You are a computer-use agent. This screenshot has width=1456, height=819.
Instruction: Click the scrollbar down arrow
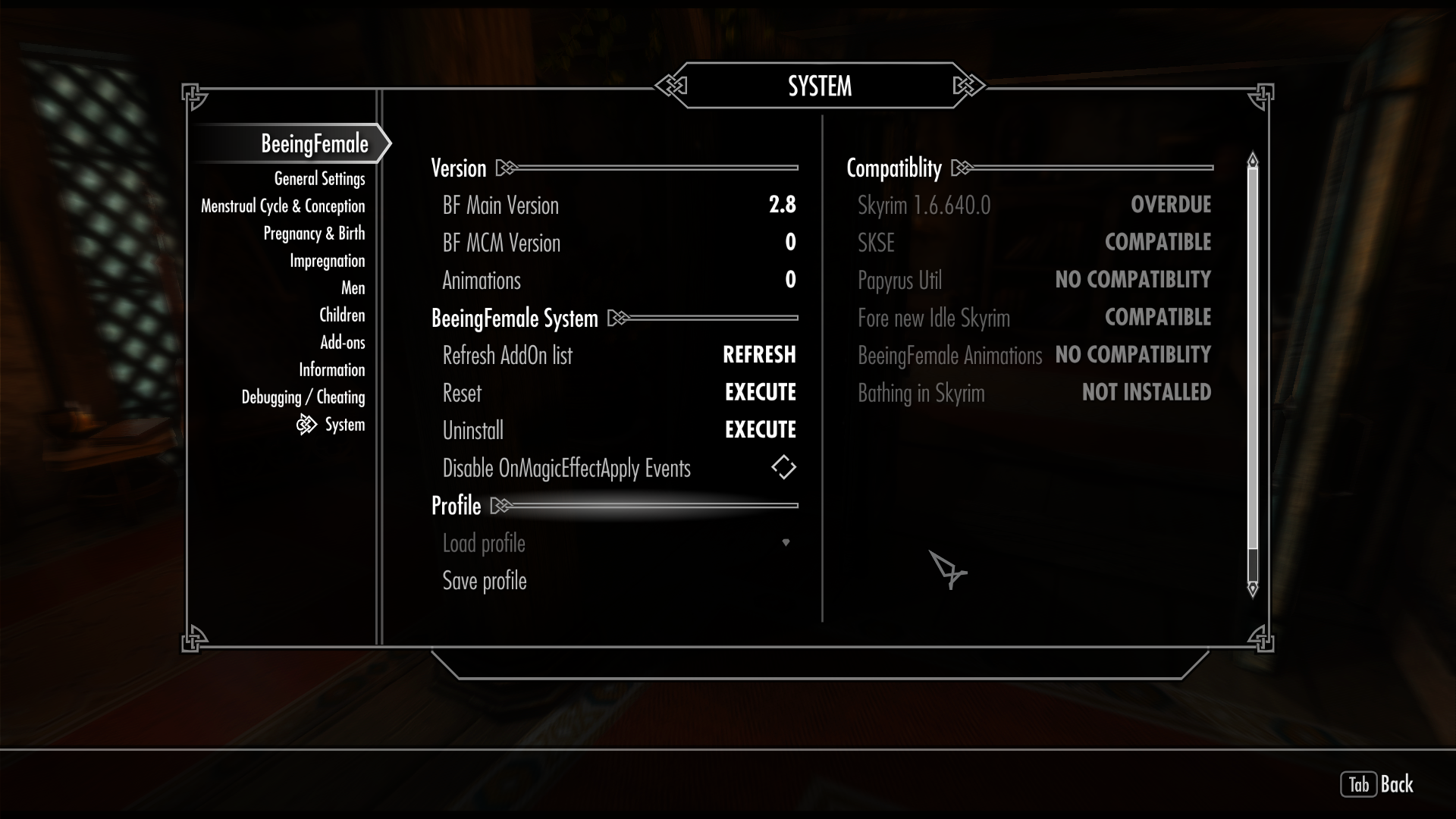[x=1253, y=588]
